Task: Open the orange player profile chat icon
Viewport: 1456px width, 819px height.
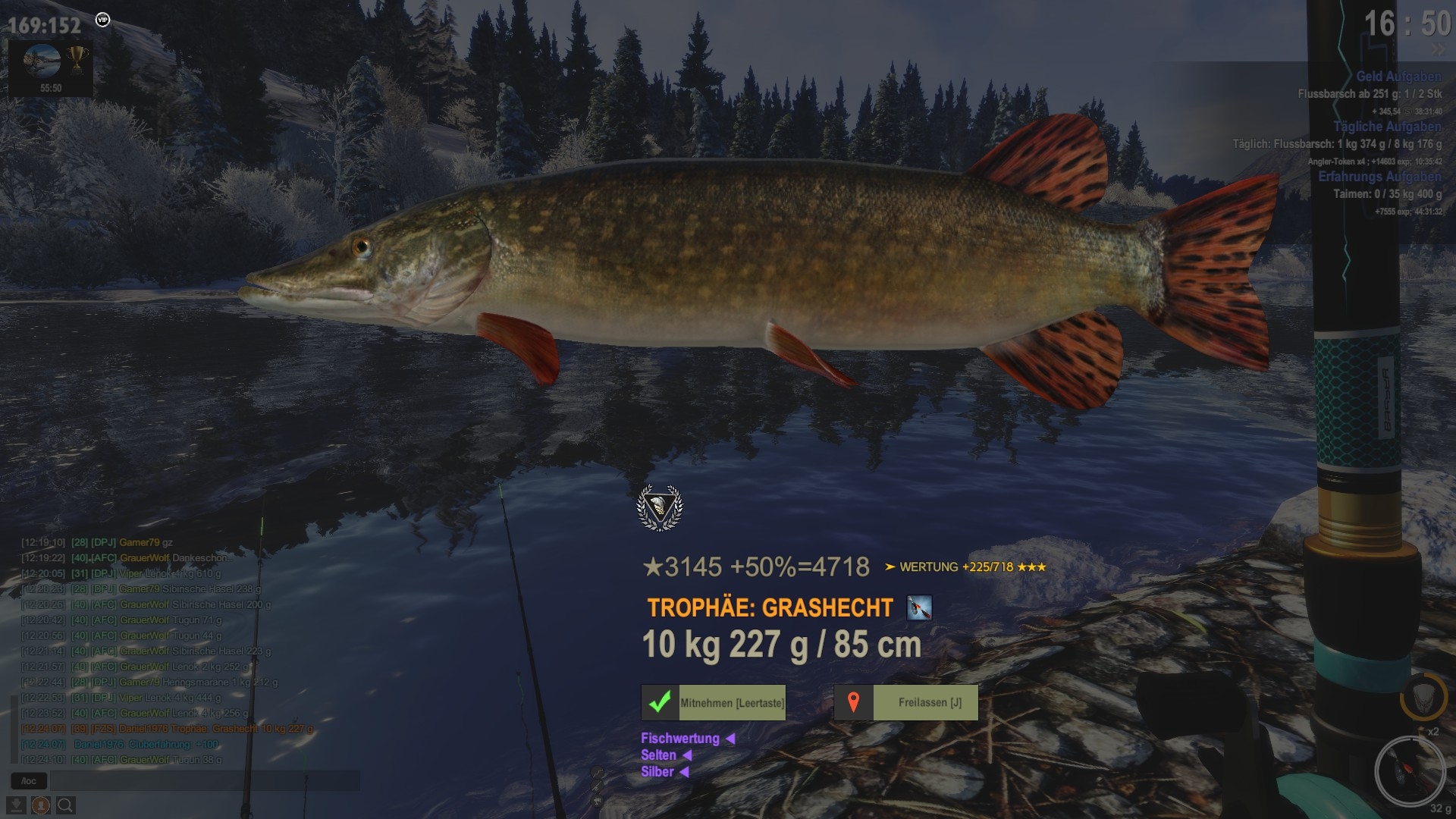Action: click(x=41, y=805)
